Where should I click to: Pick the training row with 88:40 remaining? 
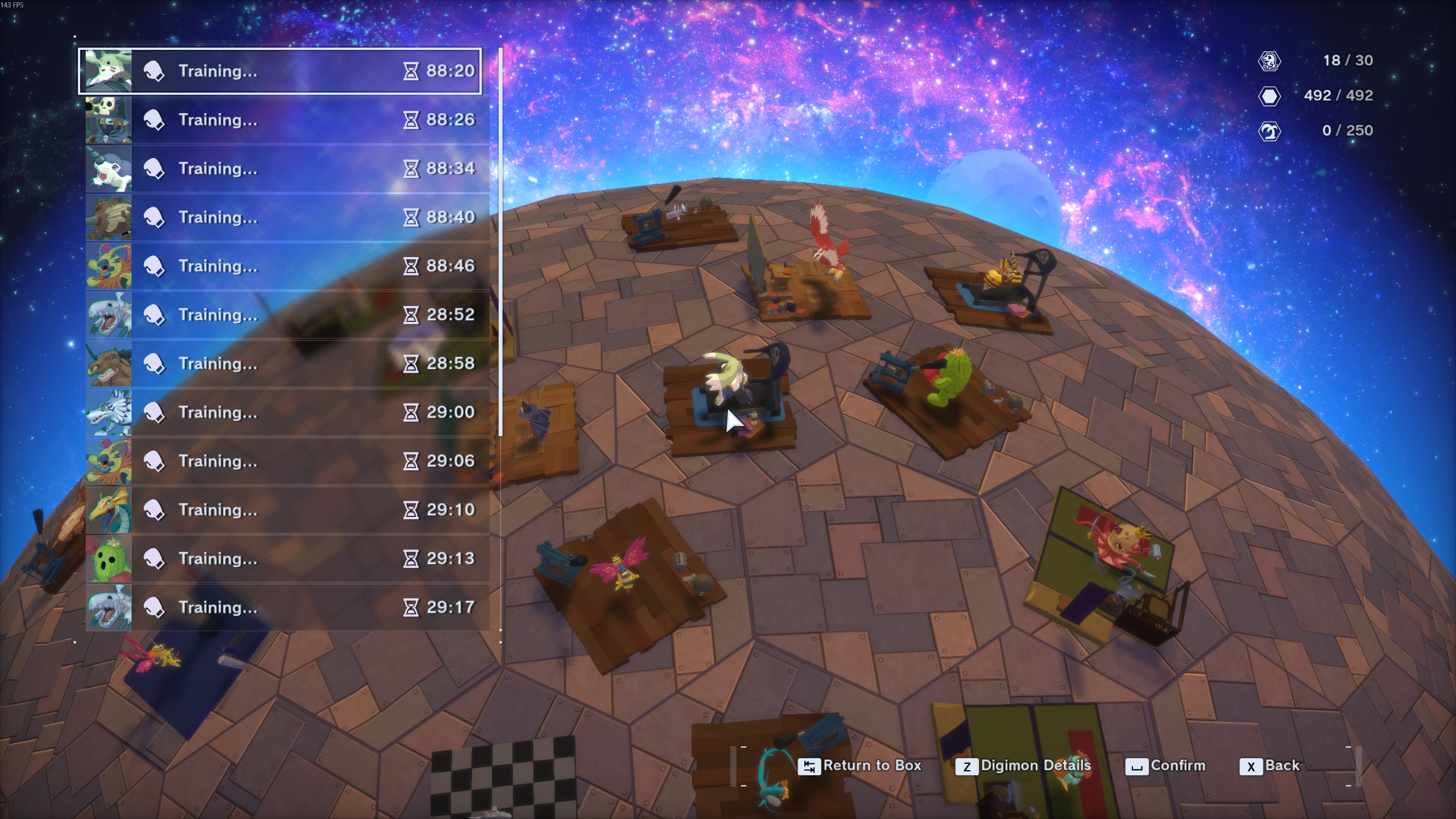(x=287, y=217)
